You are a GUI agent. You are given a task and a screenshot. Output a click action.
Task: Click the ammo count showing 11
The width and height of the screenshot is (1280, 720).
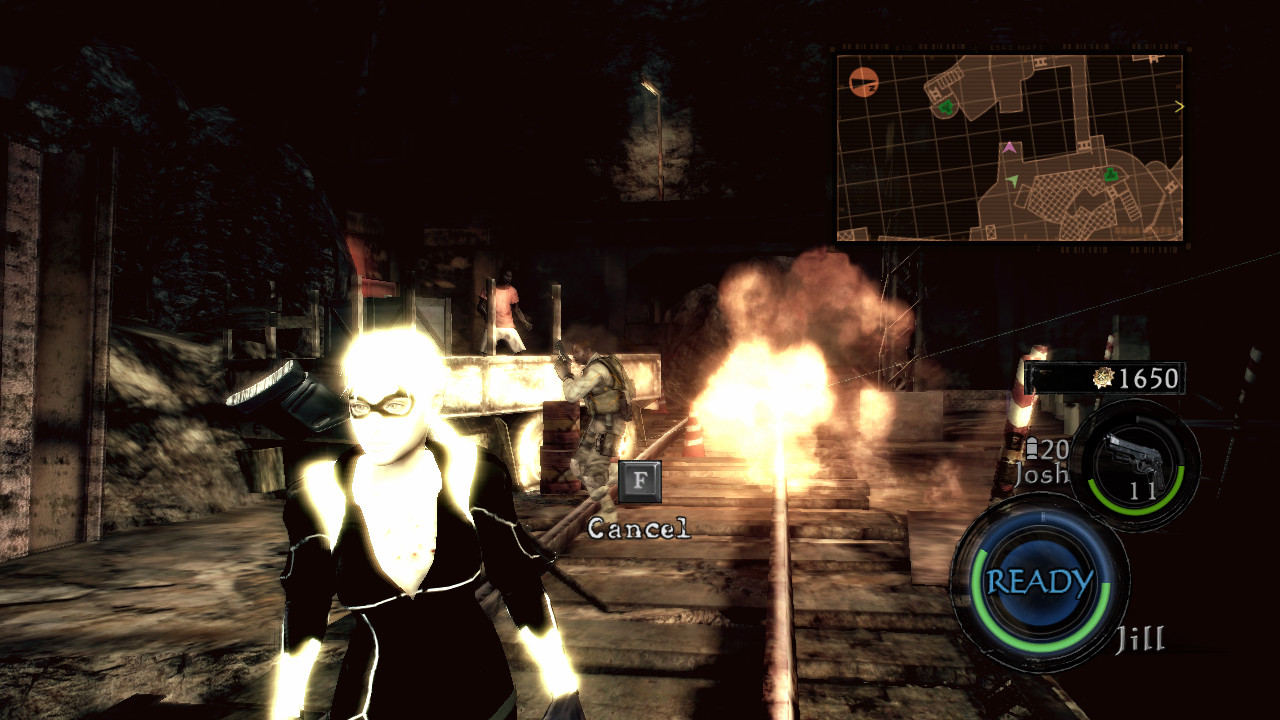coord(1143,489)
